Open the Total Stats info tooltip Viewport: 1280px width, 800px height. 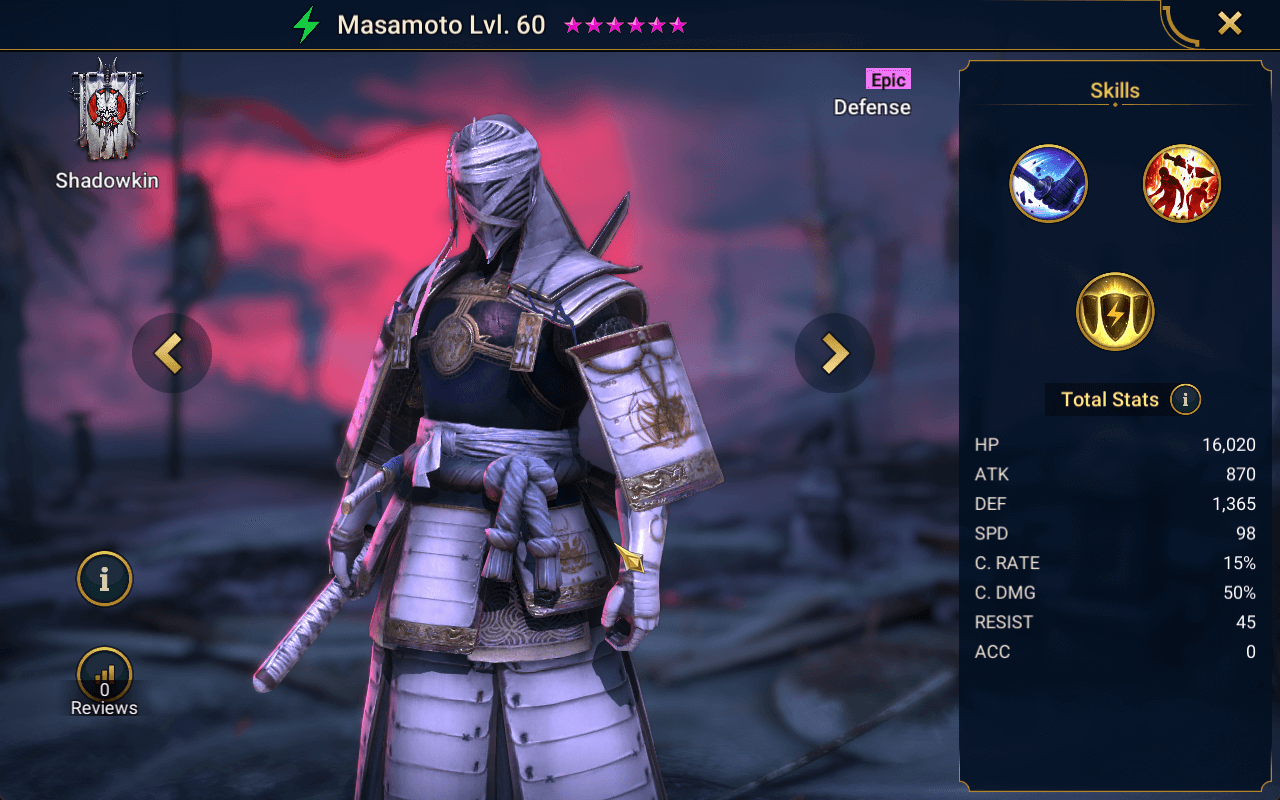click(1185, 399)
